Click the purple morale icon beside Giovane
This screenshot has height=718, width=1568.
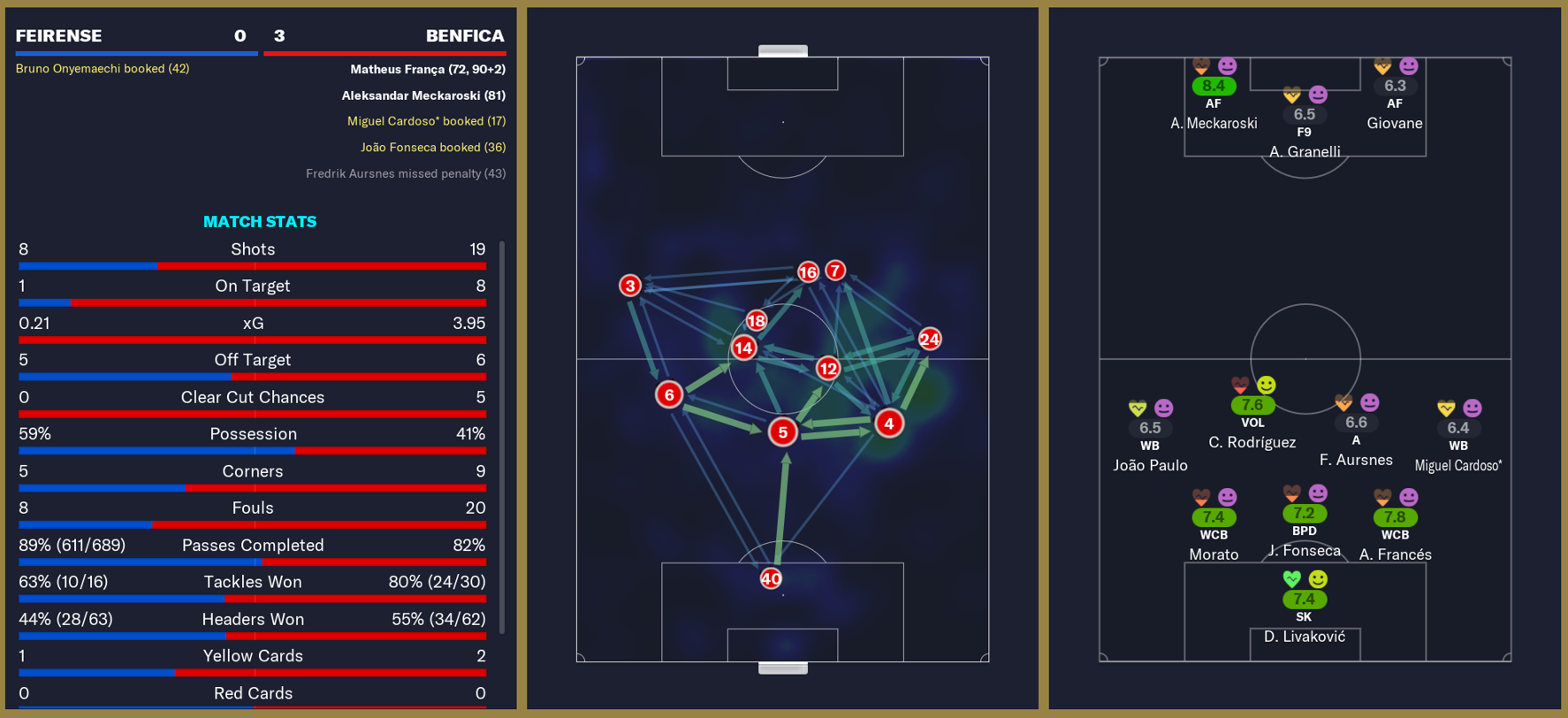pos(1409,65)
